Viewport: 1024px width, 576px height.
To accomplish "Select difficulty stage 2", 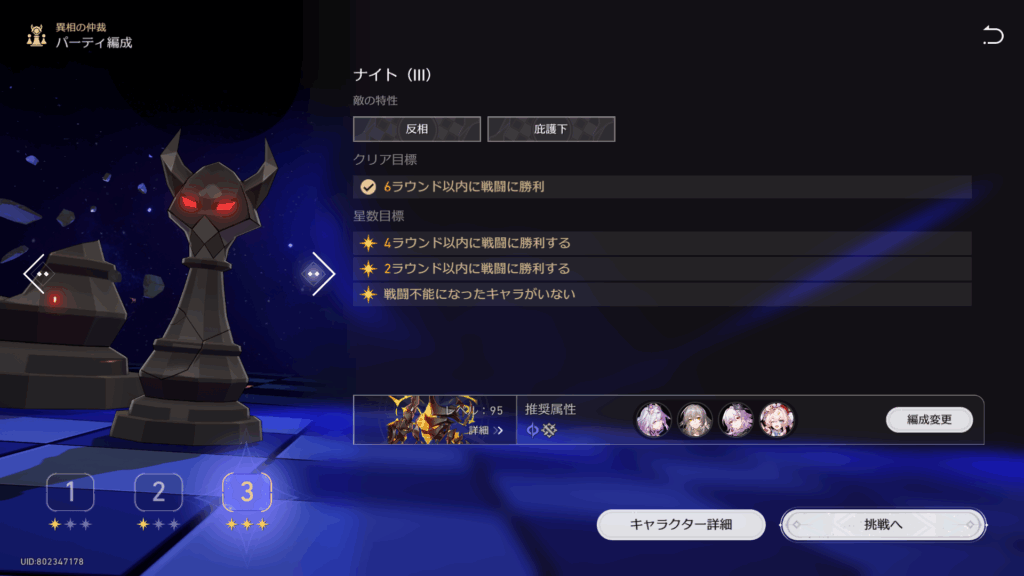I will pyautogui.click(x=158, y=492).
